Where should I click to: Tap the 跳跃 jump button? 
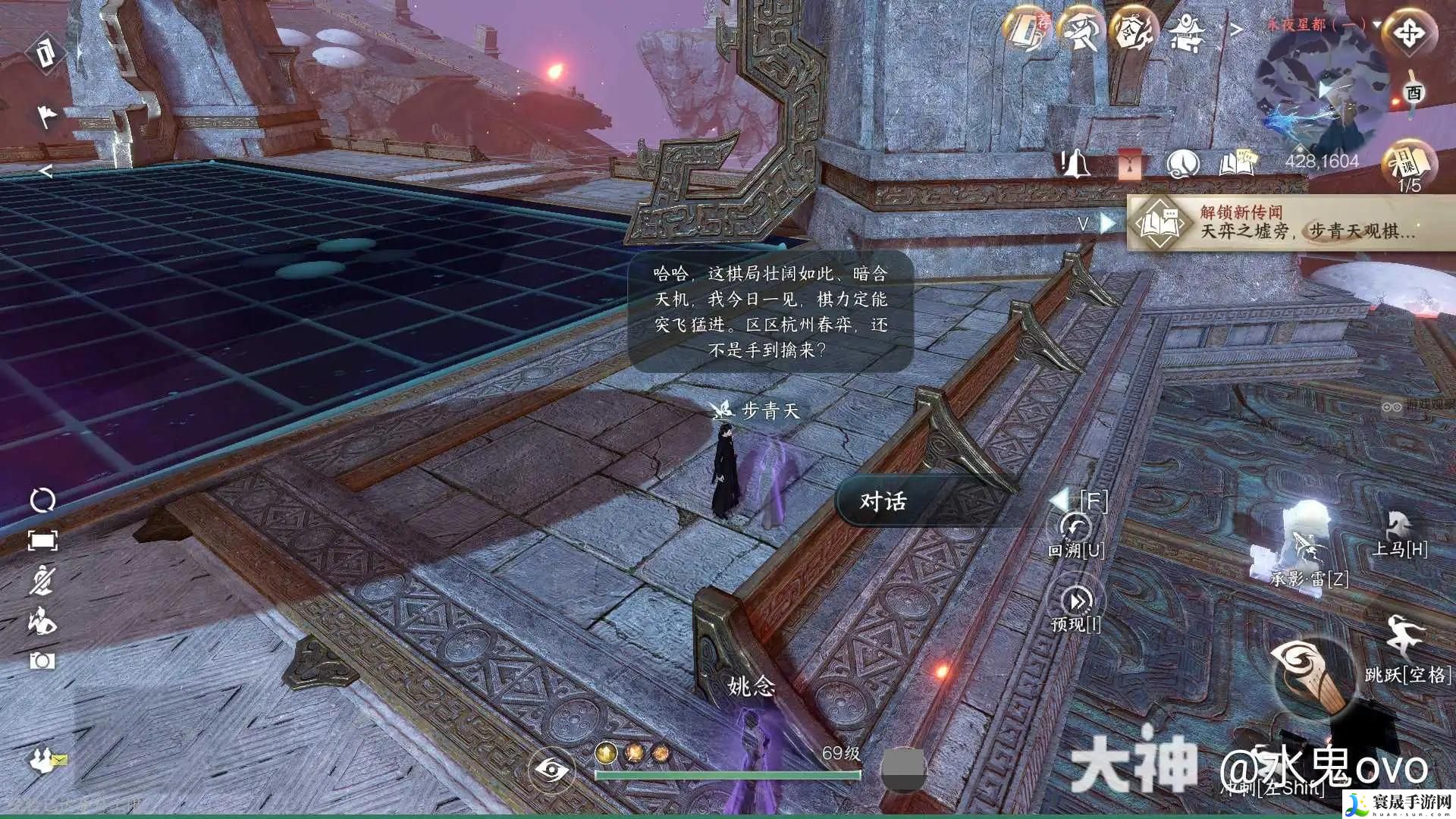(x=1403, y=637)
